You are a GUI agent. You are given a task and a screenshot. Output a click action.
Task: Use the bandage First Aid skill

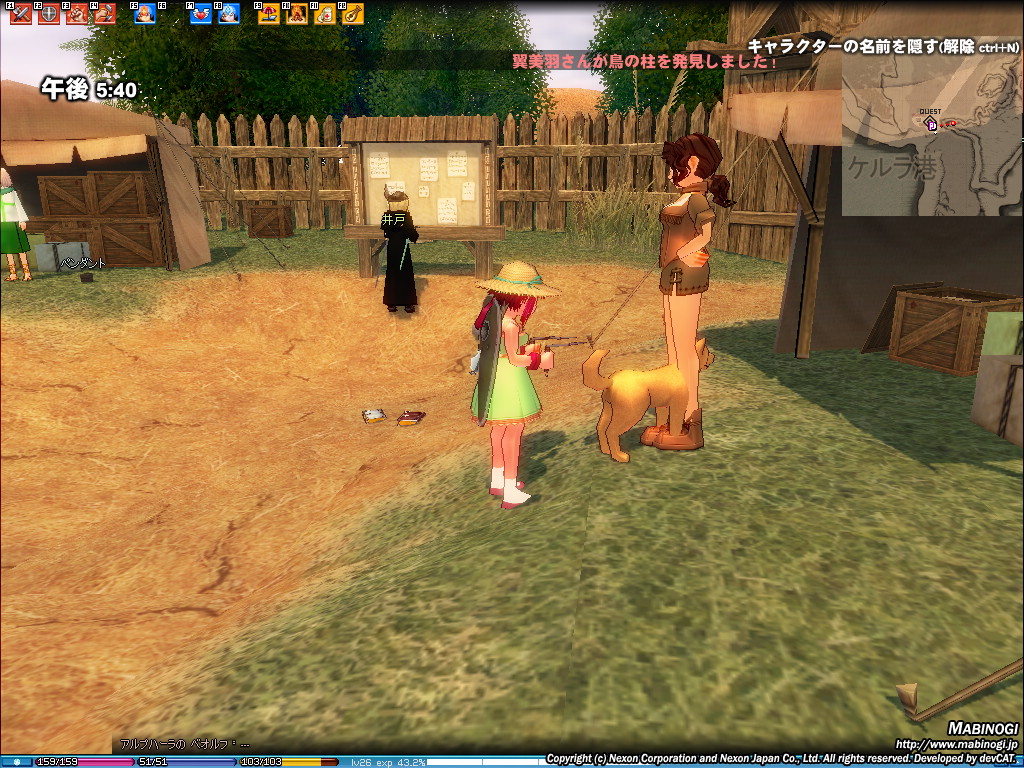tap(325, 14)
